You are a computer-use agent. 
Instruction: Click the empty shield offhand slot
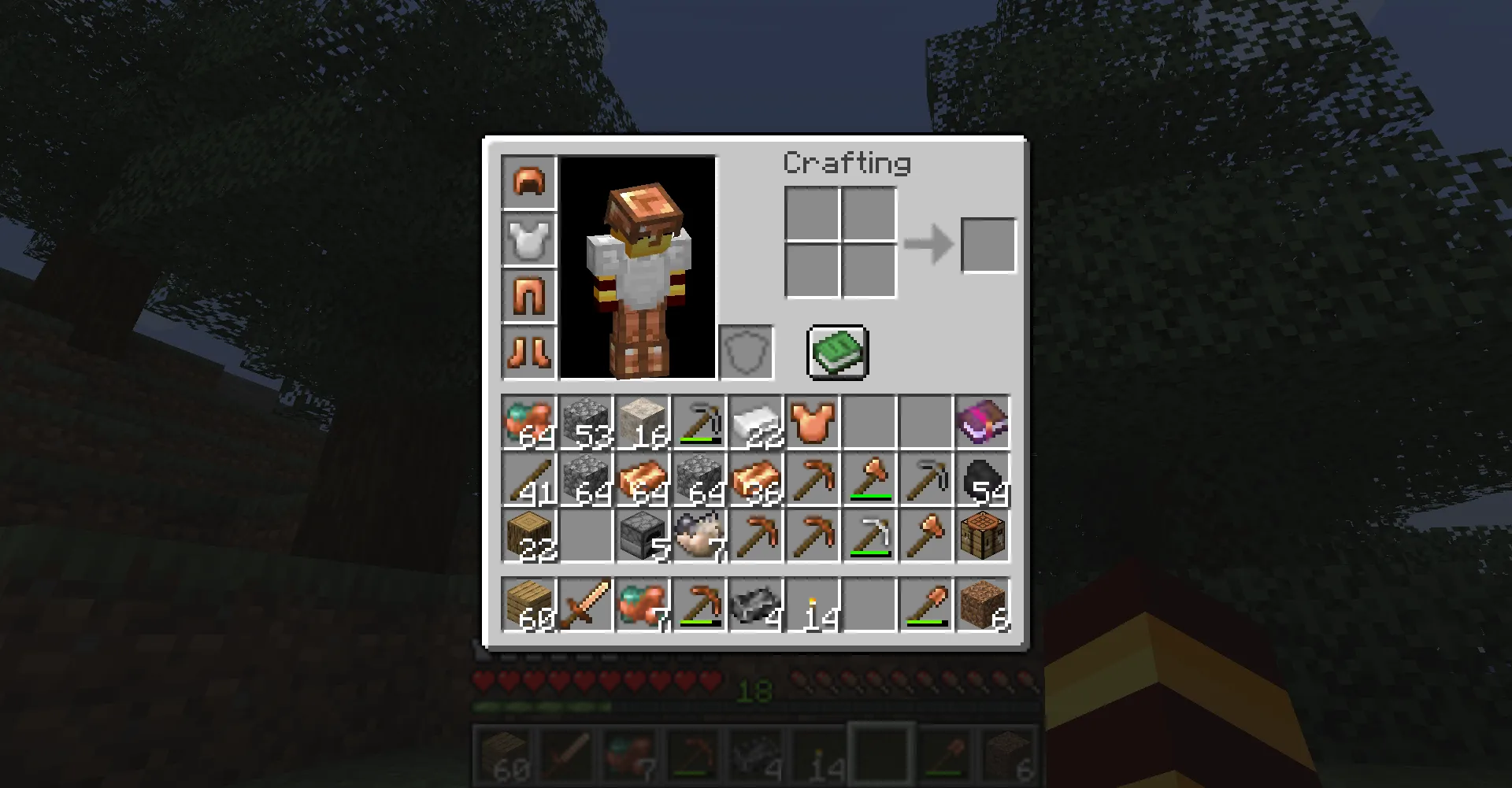(745, 352)
